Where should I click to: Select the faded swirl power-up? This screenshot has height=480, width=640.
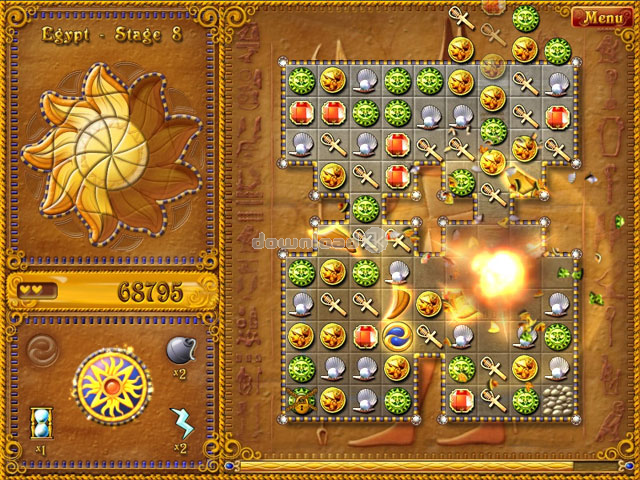[42, 351]
